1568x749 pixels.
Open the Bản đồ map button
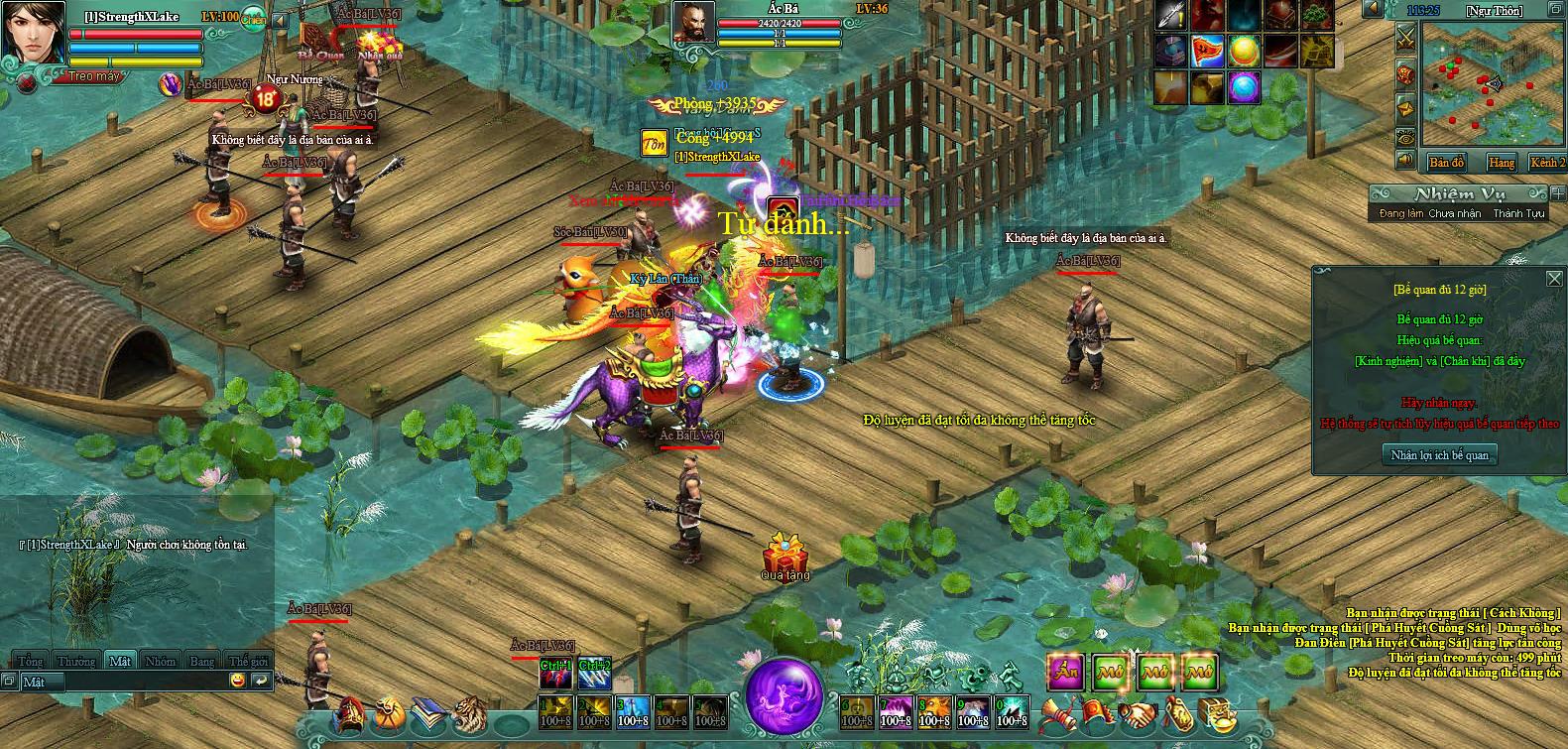coord(1446,163)
